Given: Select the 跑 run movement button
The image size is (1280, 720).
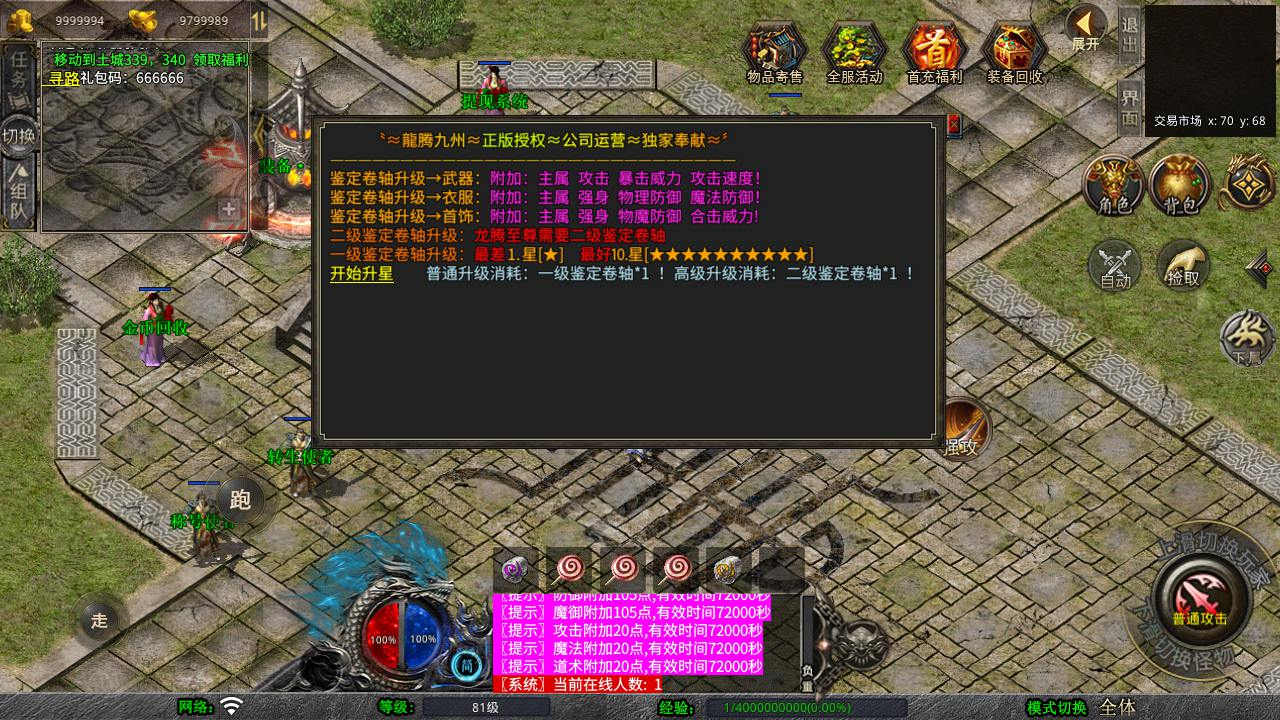Looking at the screenshot, I should [x=240, y=499].
